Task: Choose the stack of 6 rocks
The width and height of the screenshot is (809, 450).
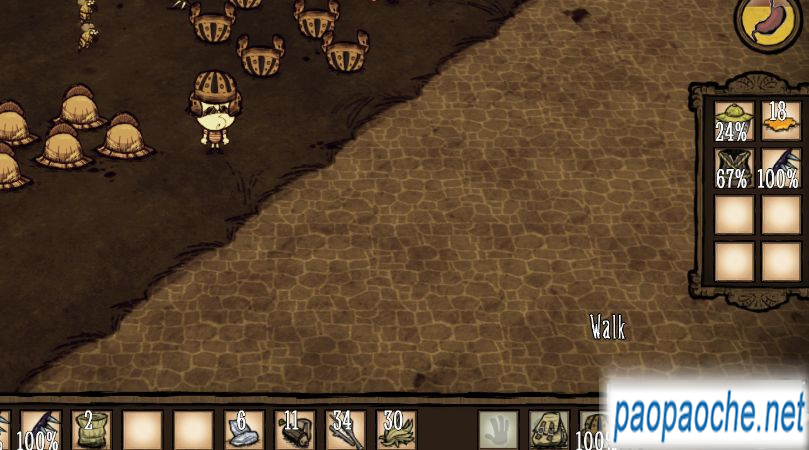Action: click(243, 430)
